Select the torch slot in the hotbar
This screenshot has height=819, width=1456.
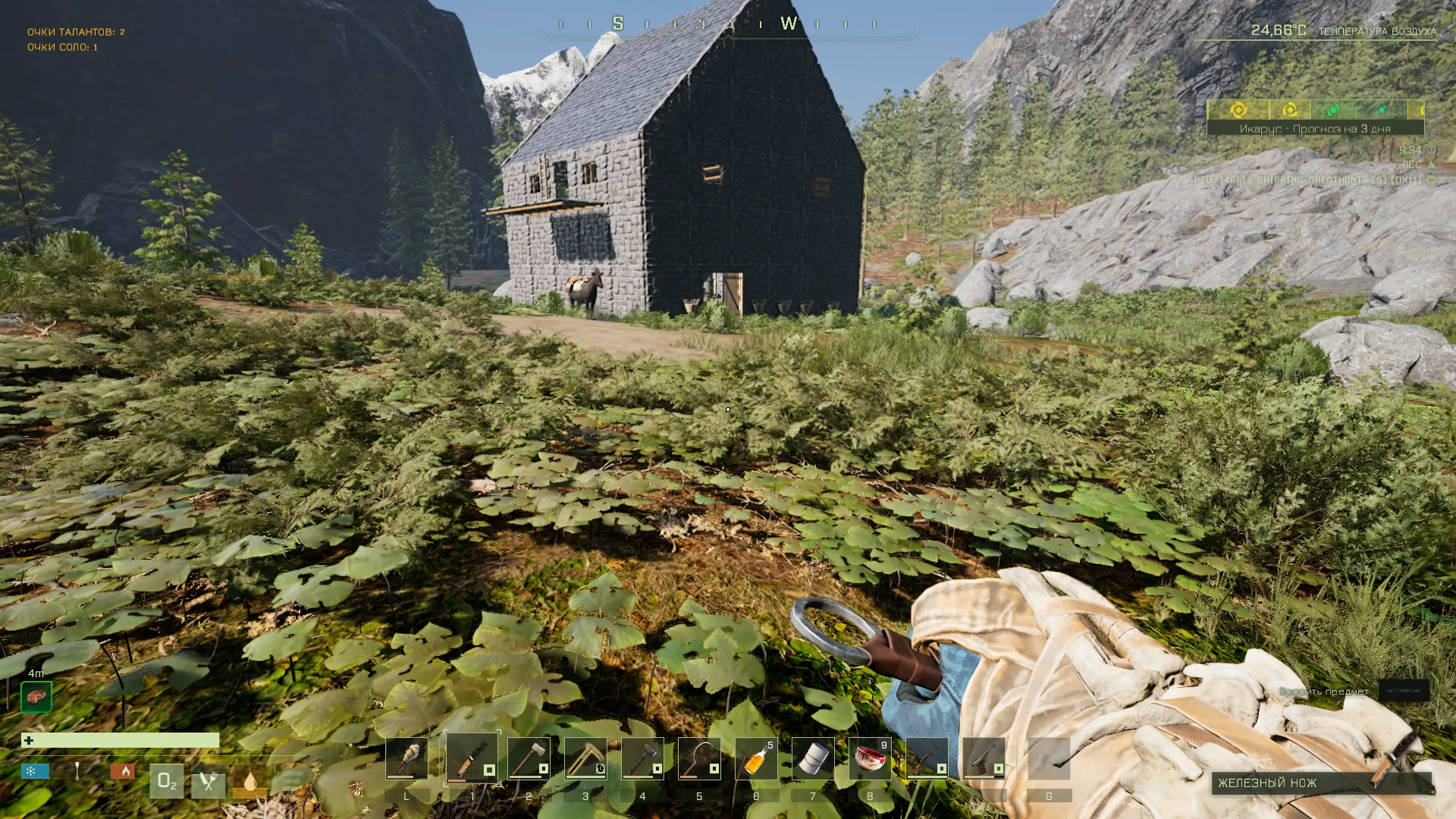coord(406,758)
